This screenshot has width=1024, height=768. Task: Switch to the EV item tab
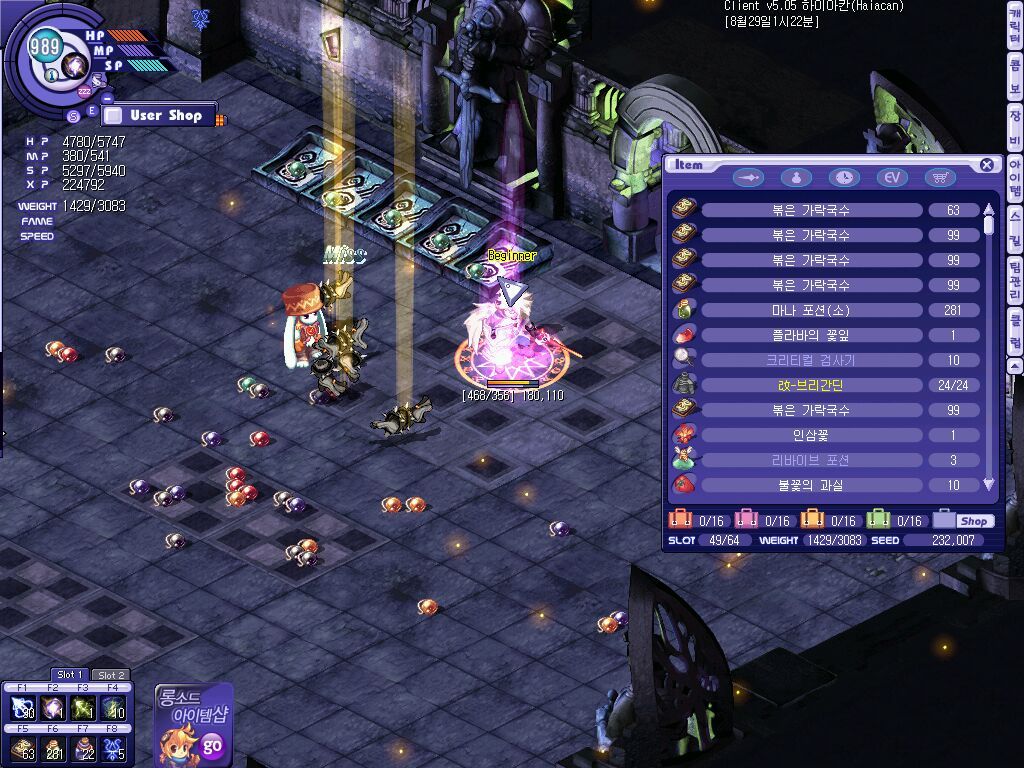(x=892, y=177)
